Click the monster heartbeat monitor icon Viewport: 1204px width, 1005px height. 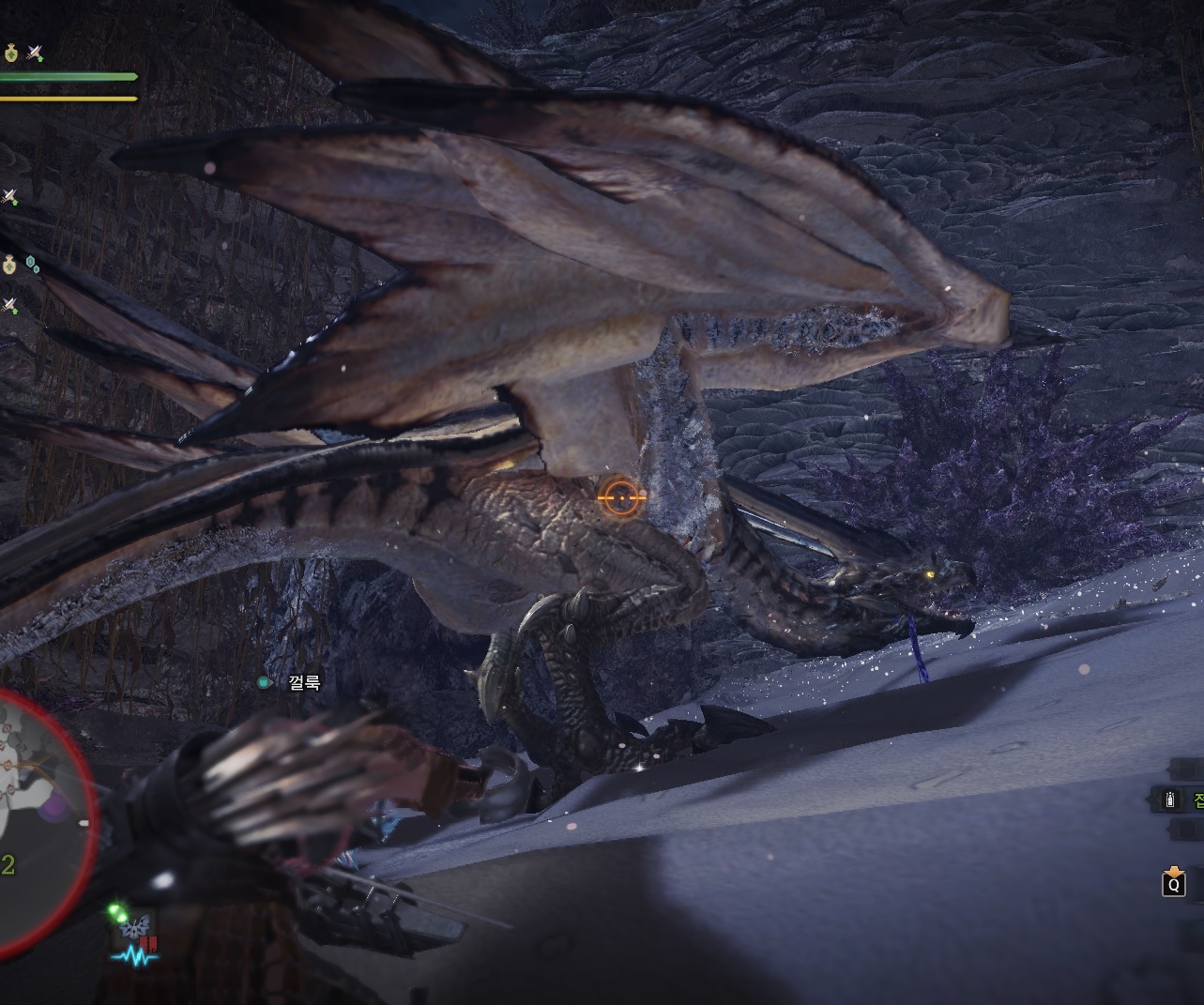coord(135,957)
